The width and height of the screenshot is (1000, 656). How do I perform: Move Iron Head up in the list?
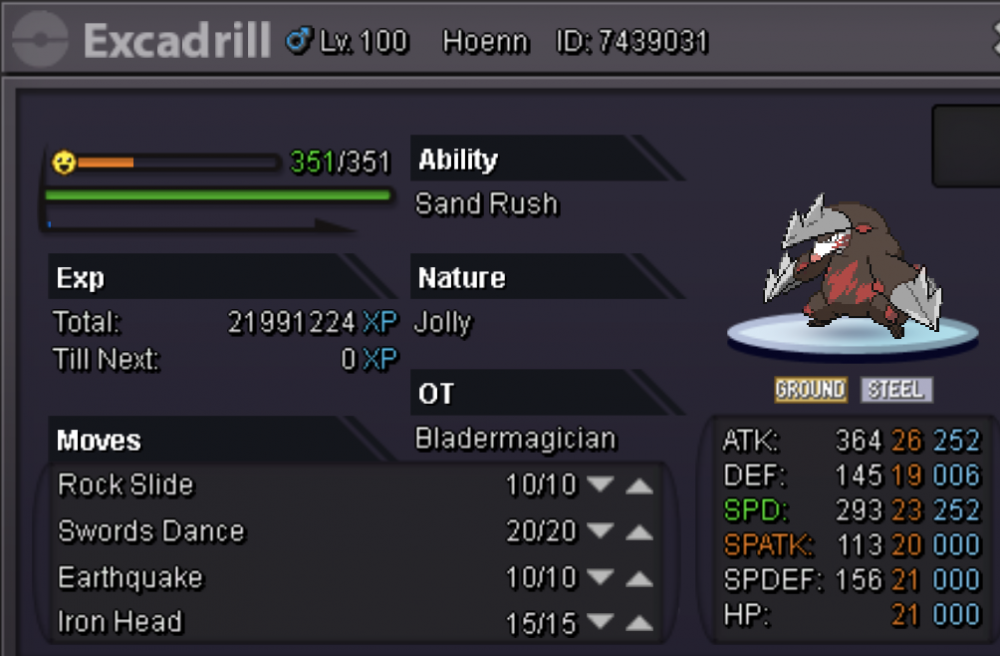coord(639,625)
